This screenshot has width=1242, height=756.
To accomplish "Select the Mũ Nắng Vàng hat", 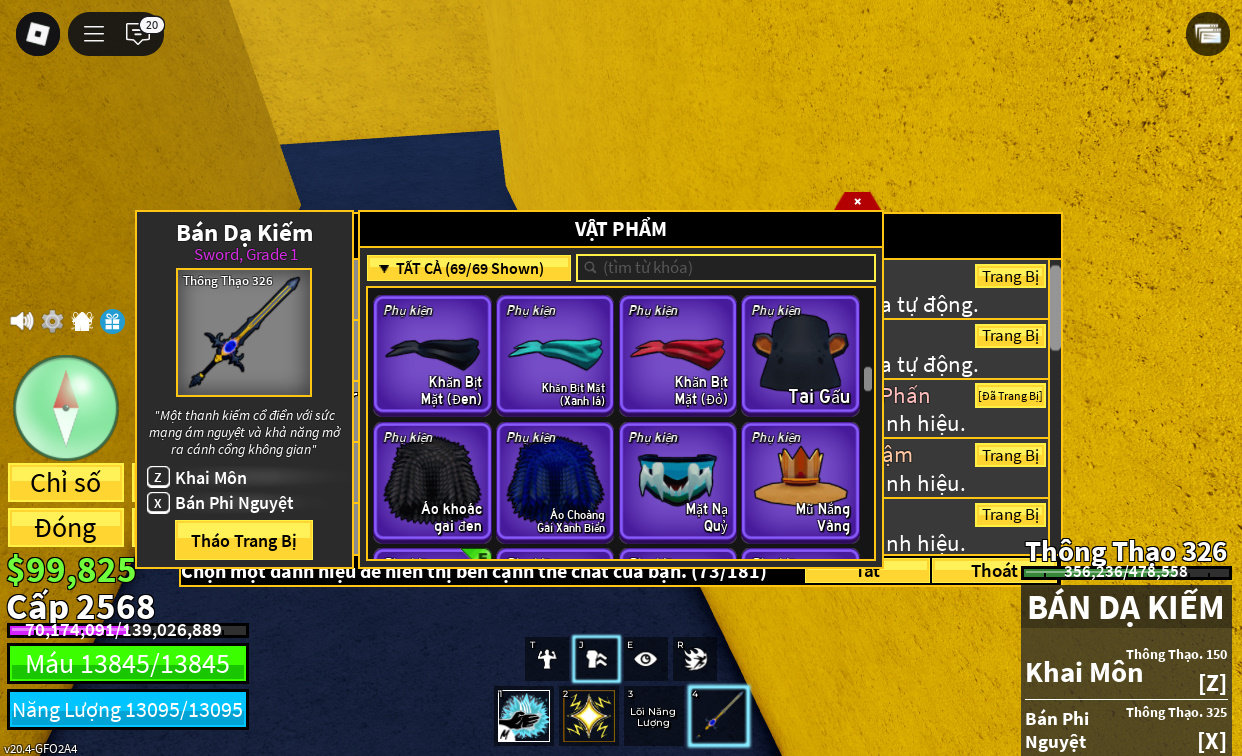I will click(800, 481).
